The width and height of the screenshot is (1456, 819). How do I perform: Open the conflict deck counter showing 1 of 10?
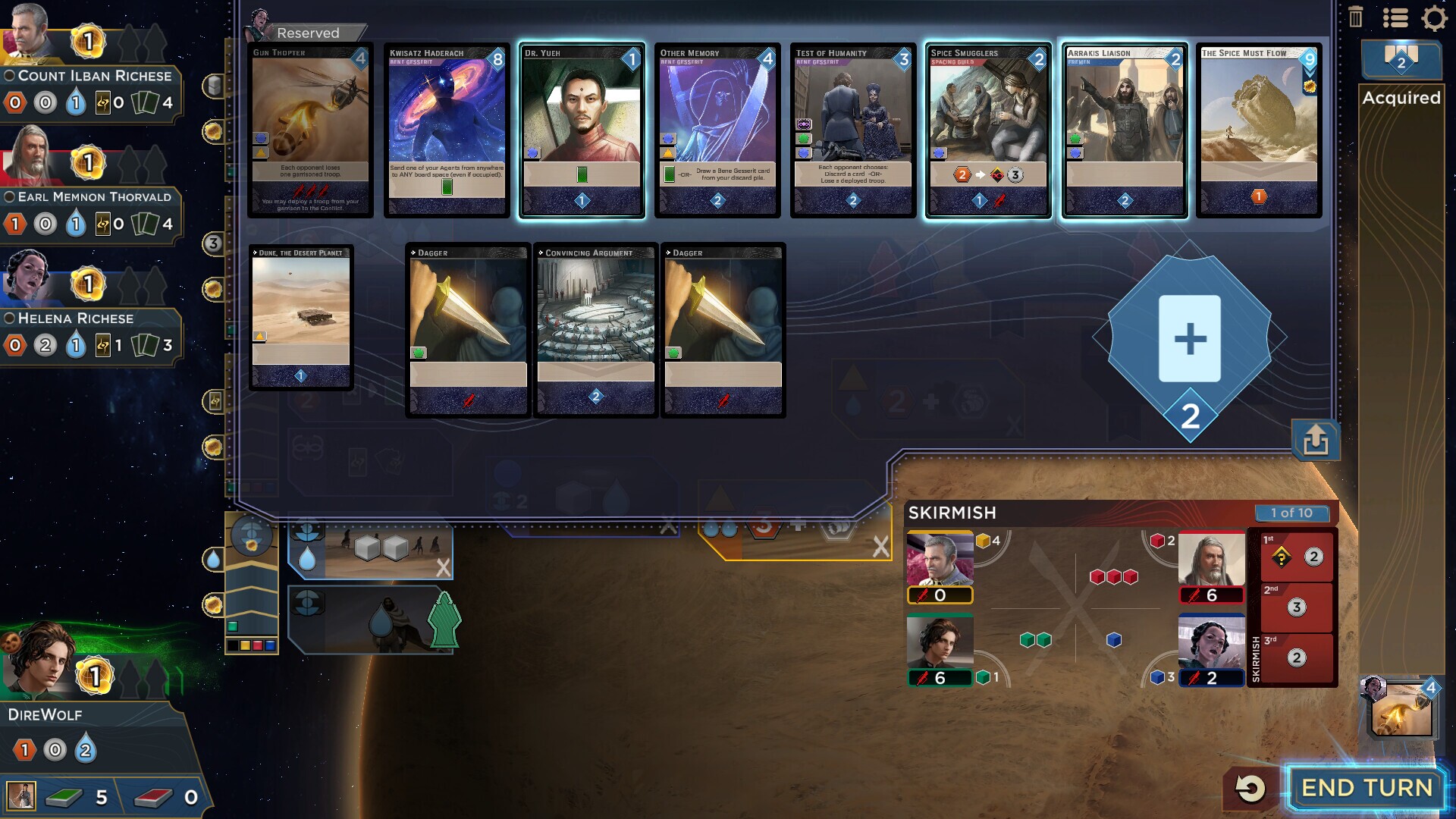click(x=1294, y=513)
